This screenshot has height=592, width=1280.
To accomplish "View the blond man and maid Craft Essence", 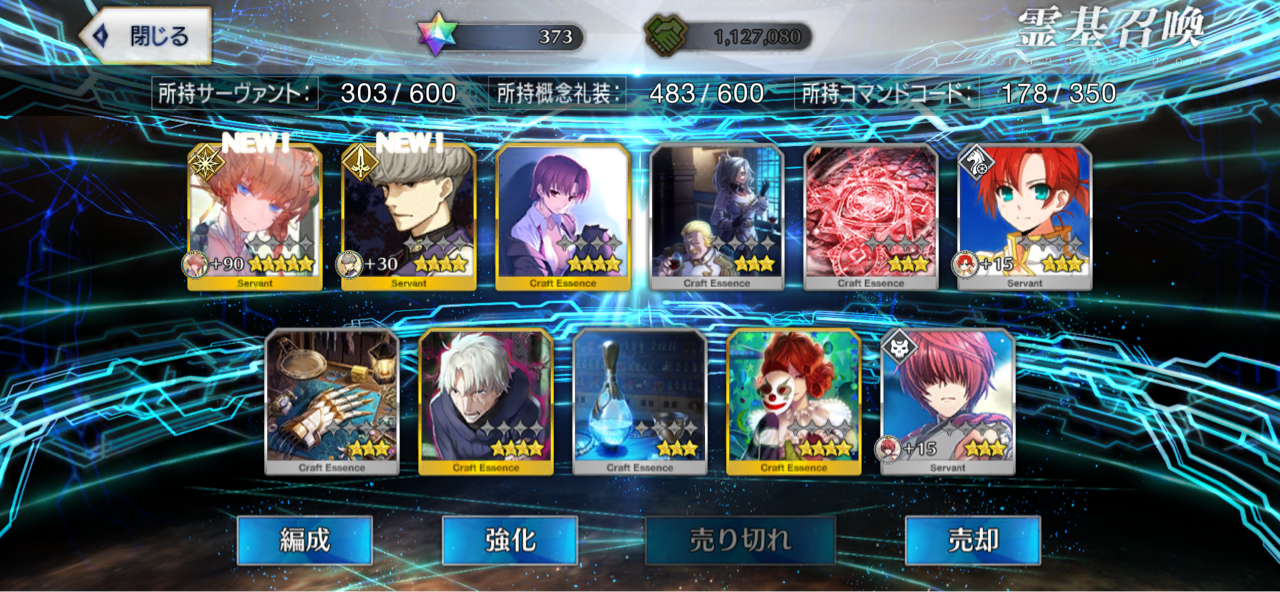I will coord(717,217).
